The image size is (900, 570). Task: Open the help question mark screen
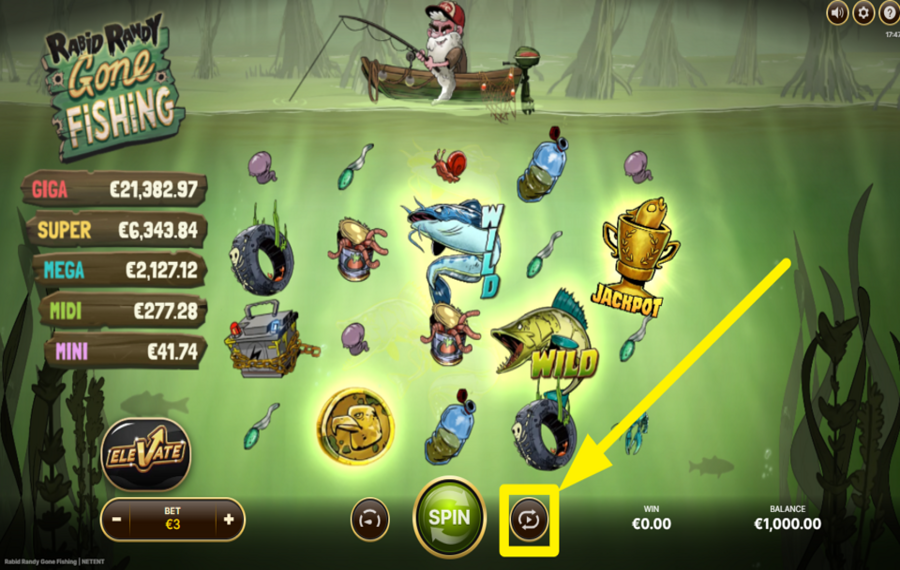pos(889,12)
